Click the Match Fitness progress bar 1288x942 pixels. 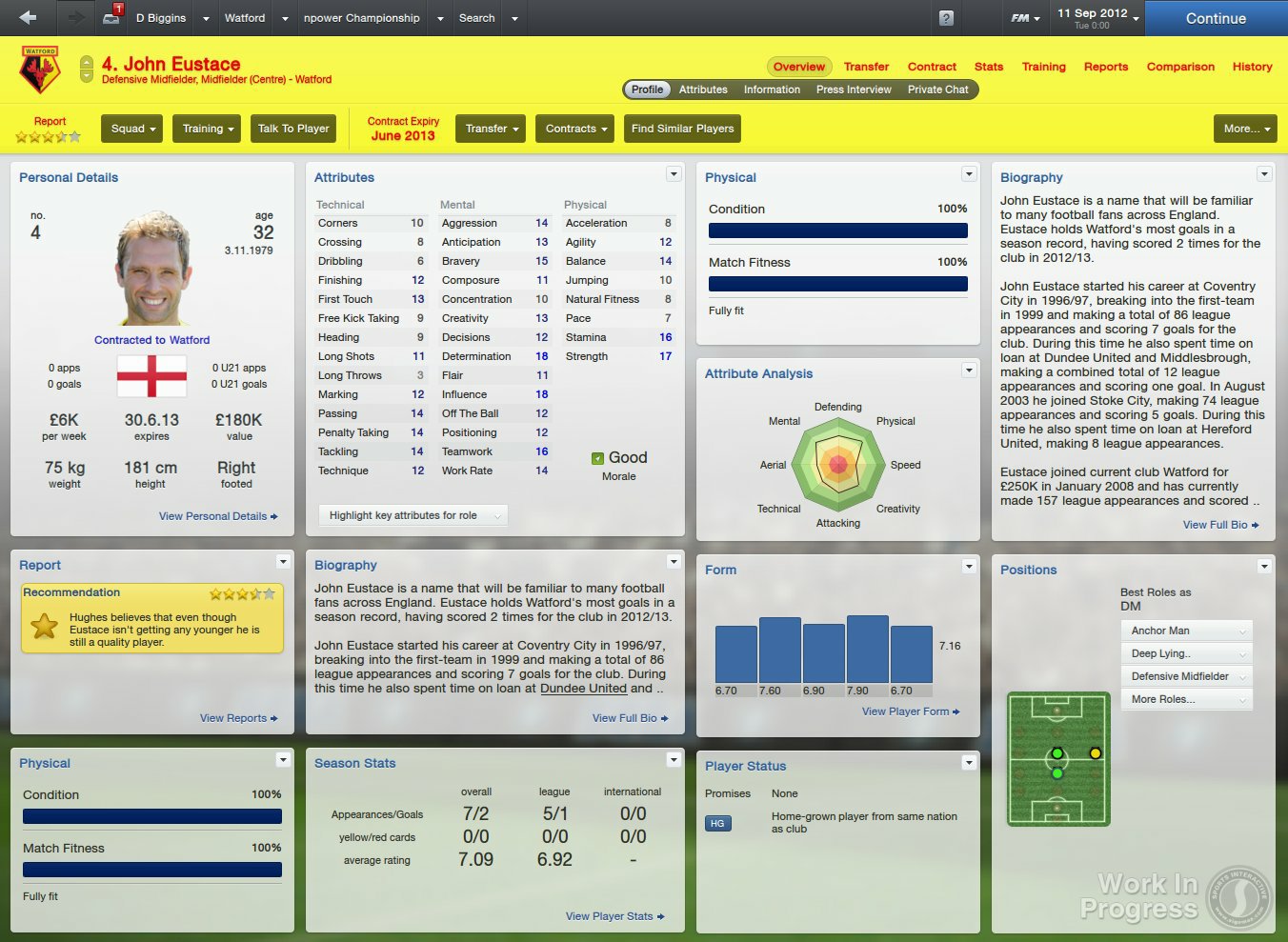(837, 283)
